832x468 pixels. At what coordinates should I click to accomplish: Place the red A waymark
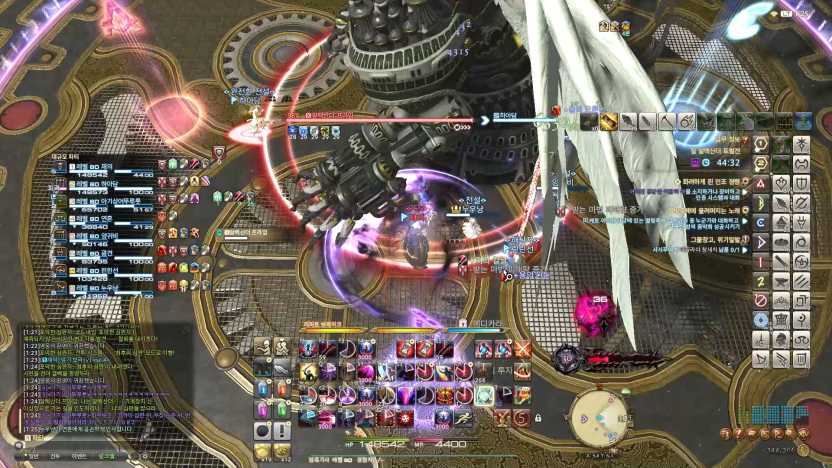[762, 184]
